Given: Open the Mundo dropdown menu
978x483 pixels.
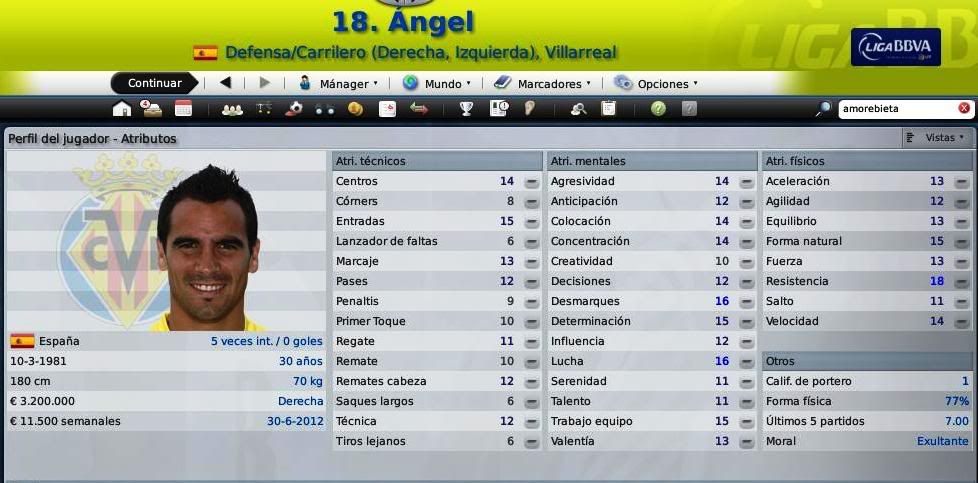Looking at the screenshot, I should pos(437,84).
